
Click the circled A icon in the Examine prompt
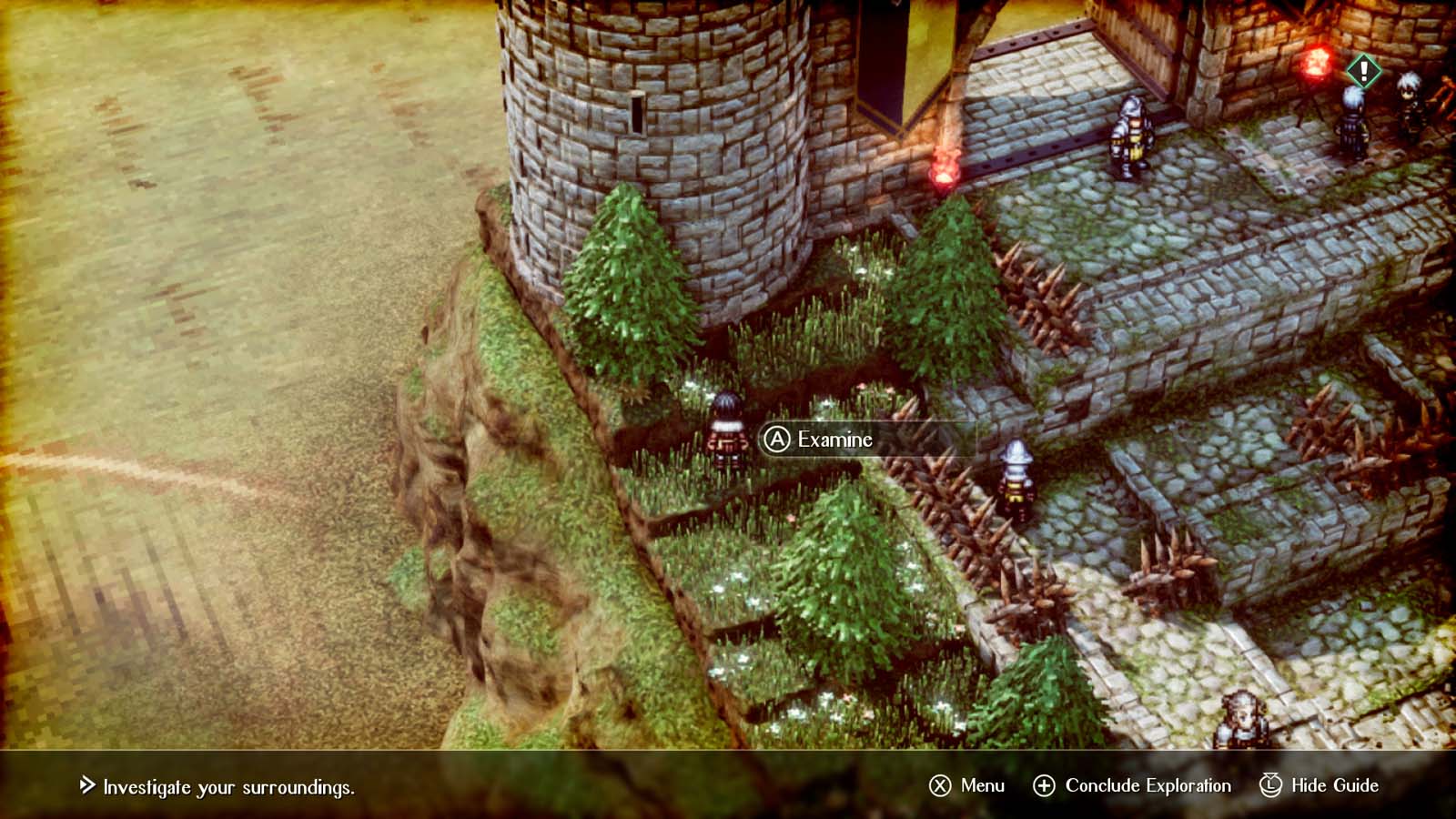point(776,440)
